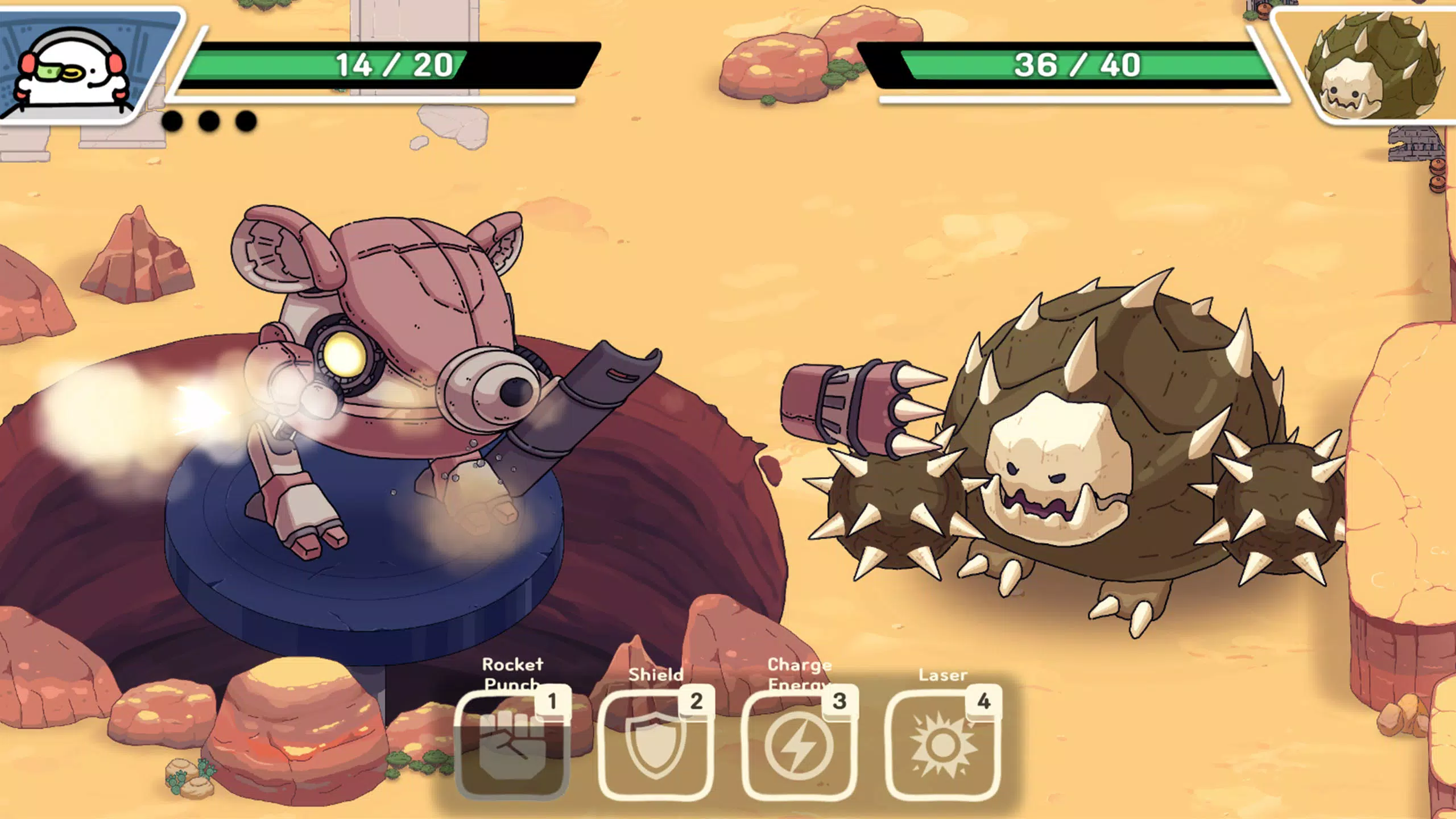Open details on the Shield slot number 2

click(x=697, y=701)
